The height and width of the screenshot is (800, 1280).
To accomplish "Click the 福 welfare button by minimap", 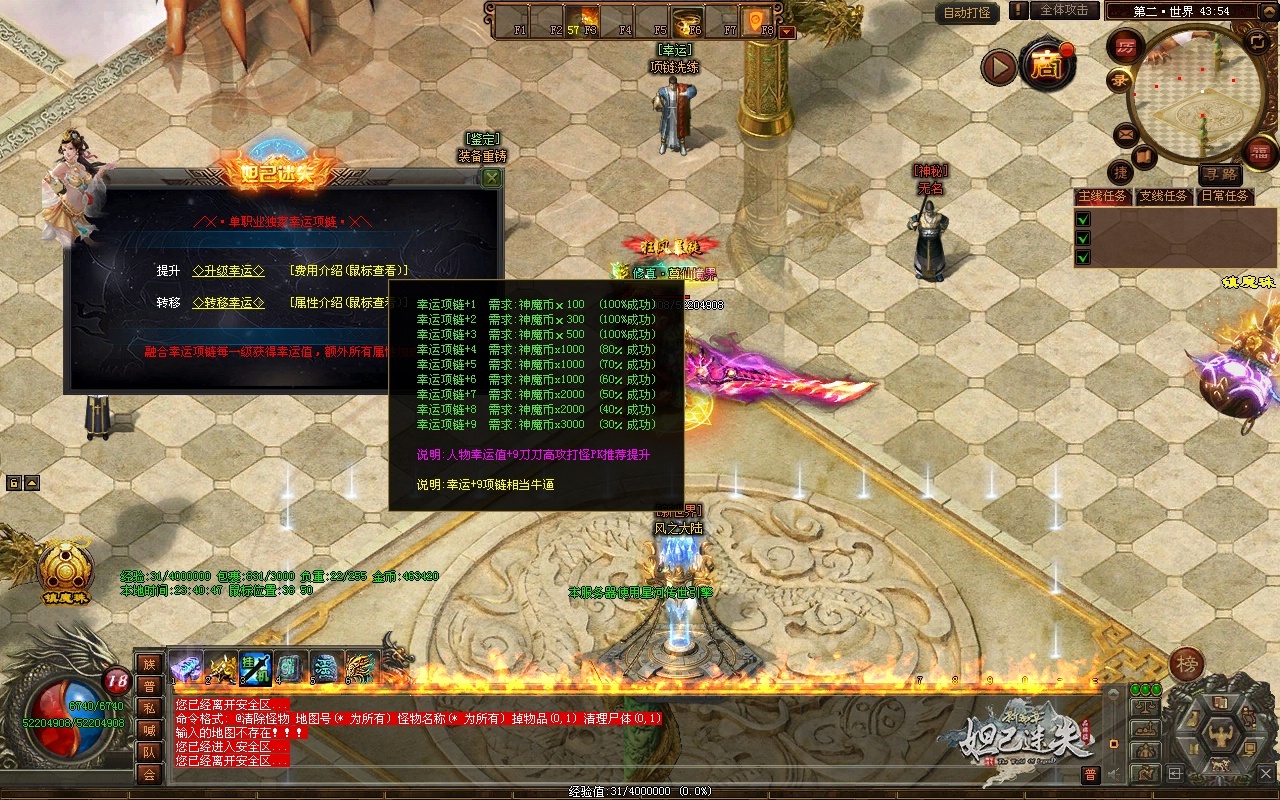I will click(1261, 152).
